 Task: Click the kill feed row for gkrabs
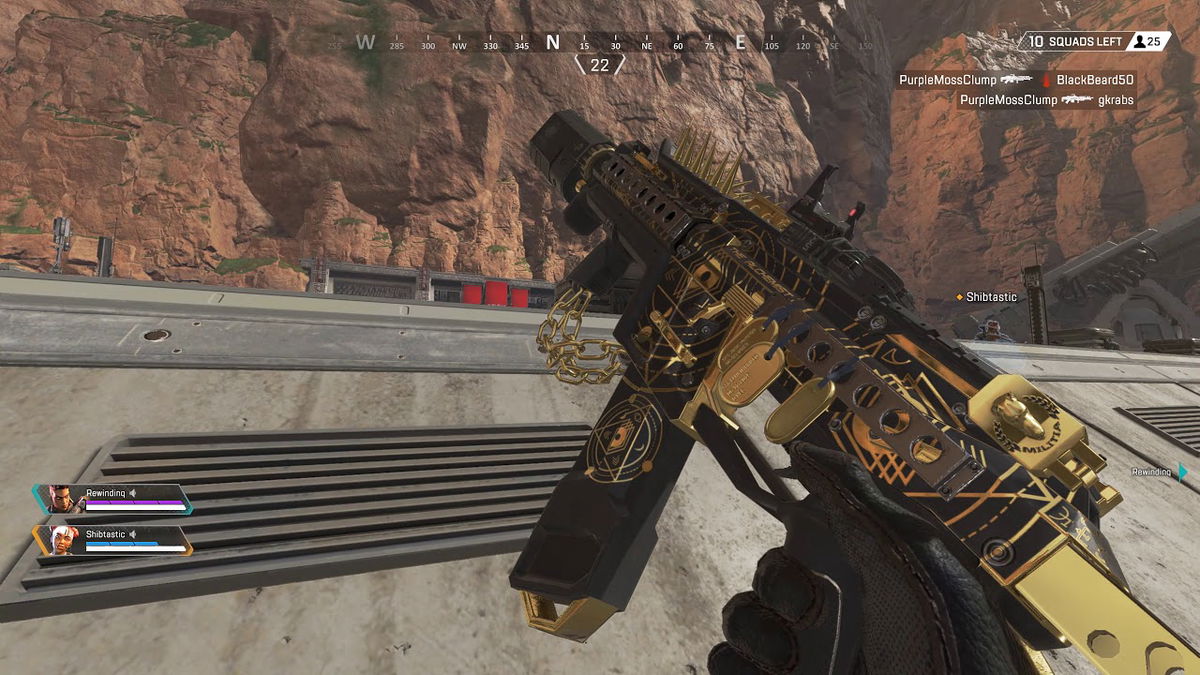[x=1046, y=100]
